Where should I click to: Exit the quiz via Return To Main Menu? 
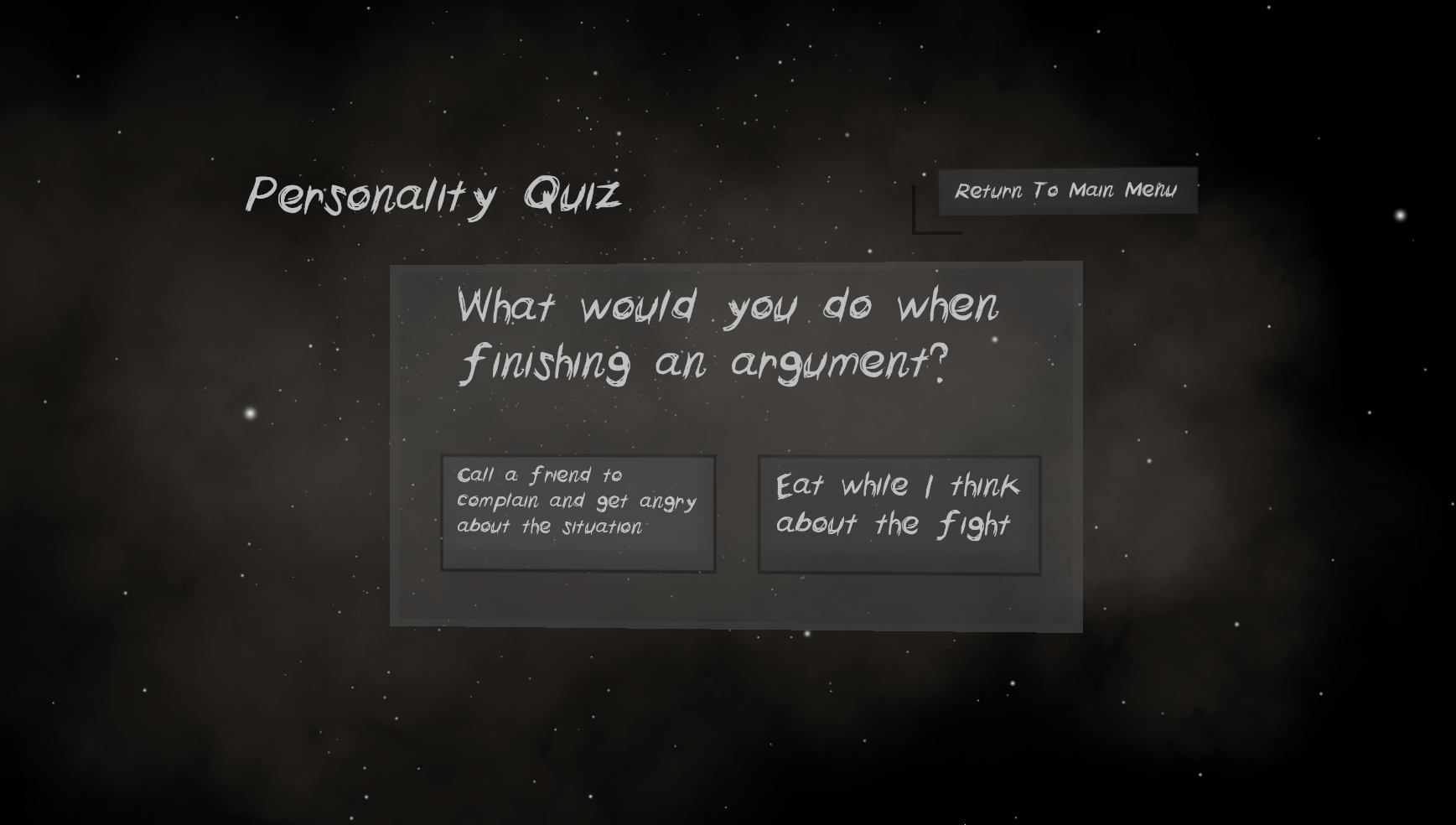point(1068,190)
